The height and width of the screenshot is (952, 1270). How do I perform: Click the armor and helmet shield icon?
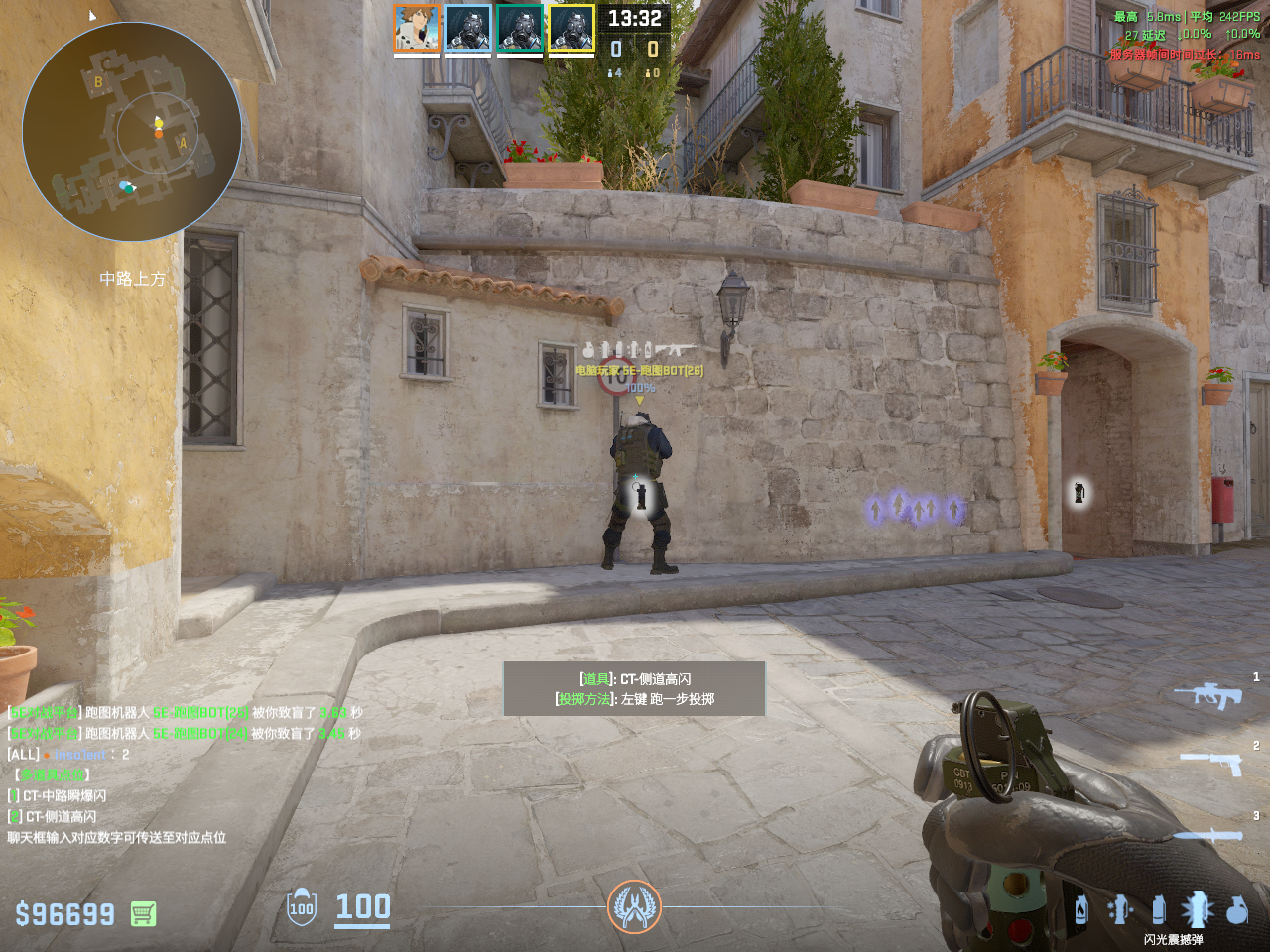[302, 907]
